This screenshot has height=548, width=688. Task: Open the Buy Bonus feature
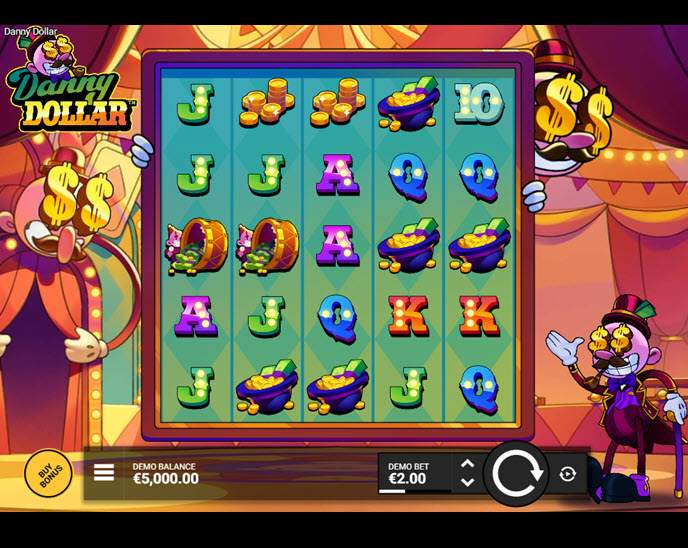click(x=48, y=473)
